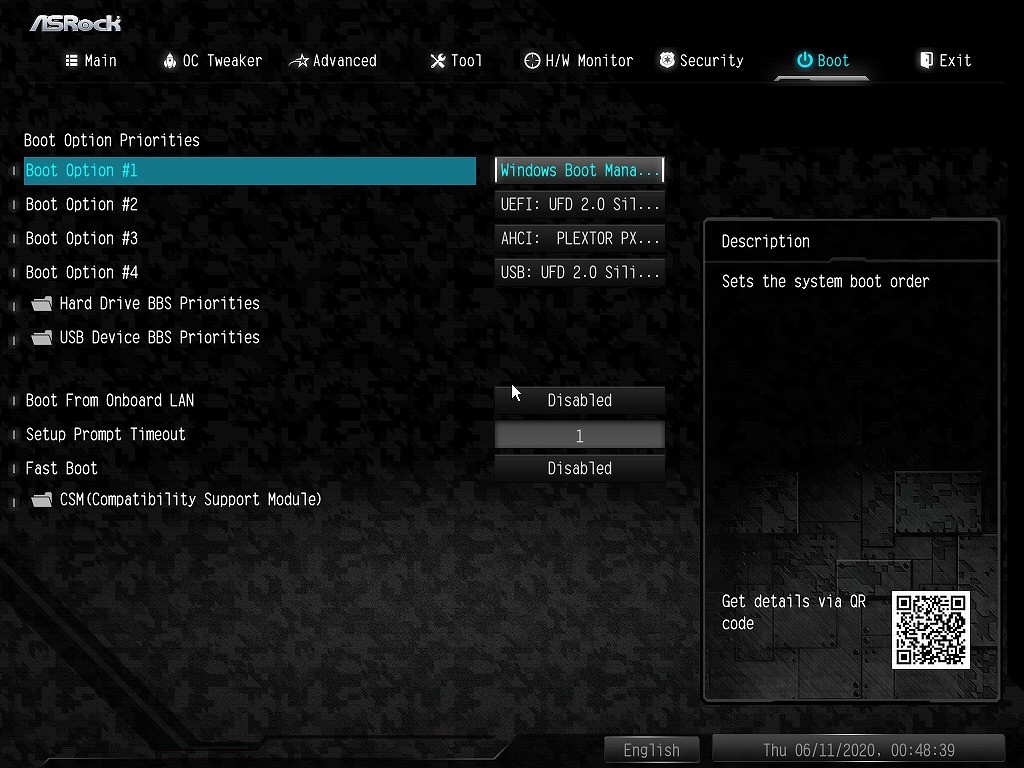This screenshot has width=1024, height=768.
Task: Open Hard Drive BBS Priorities folder
Action: [x=158, y=304]
